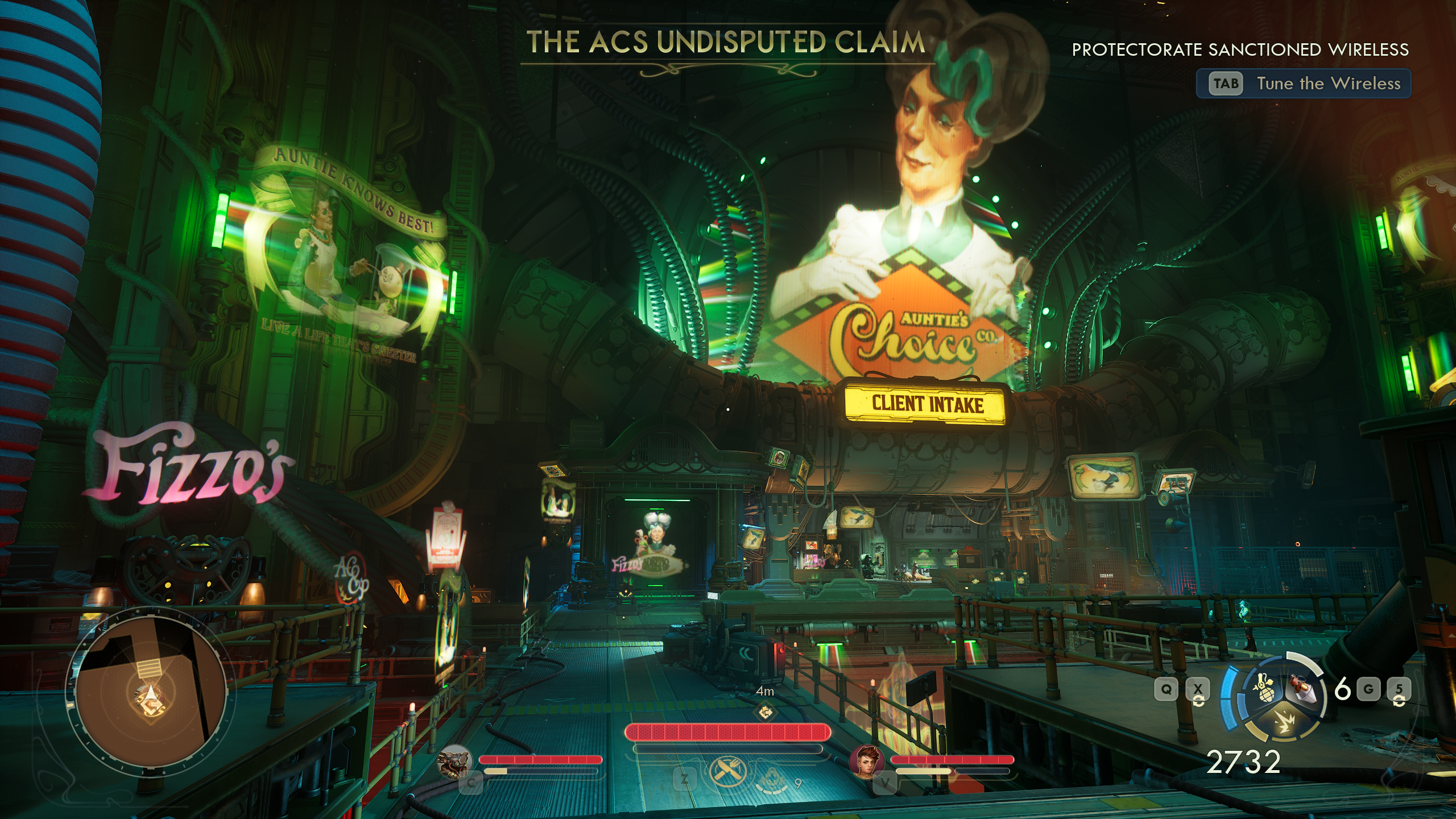
Task: Click the quest waypoint marker showing 4m
Action: pyautogui.click(x=765, y=711)
